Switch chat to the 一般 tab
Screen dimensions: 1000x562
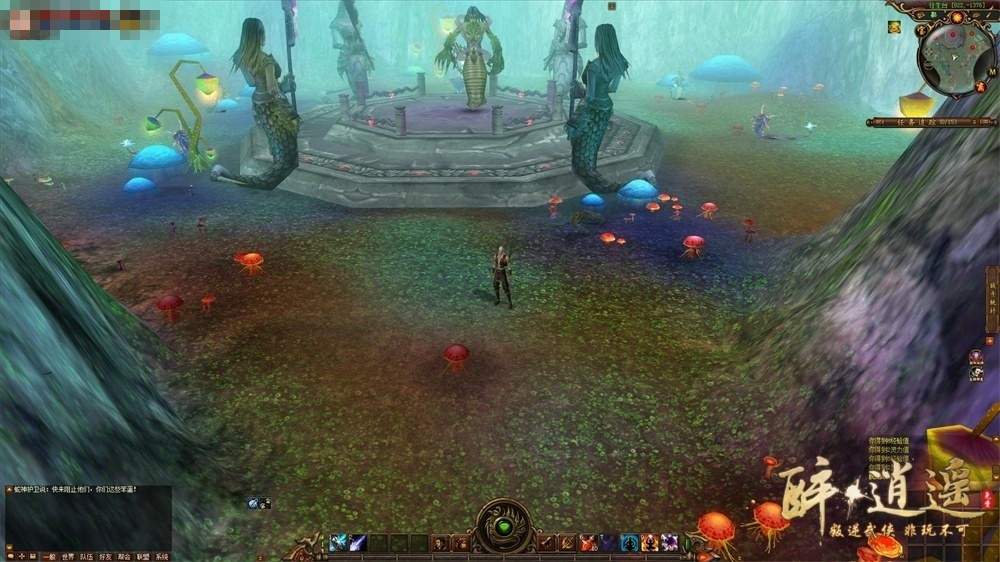point(49,557)
